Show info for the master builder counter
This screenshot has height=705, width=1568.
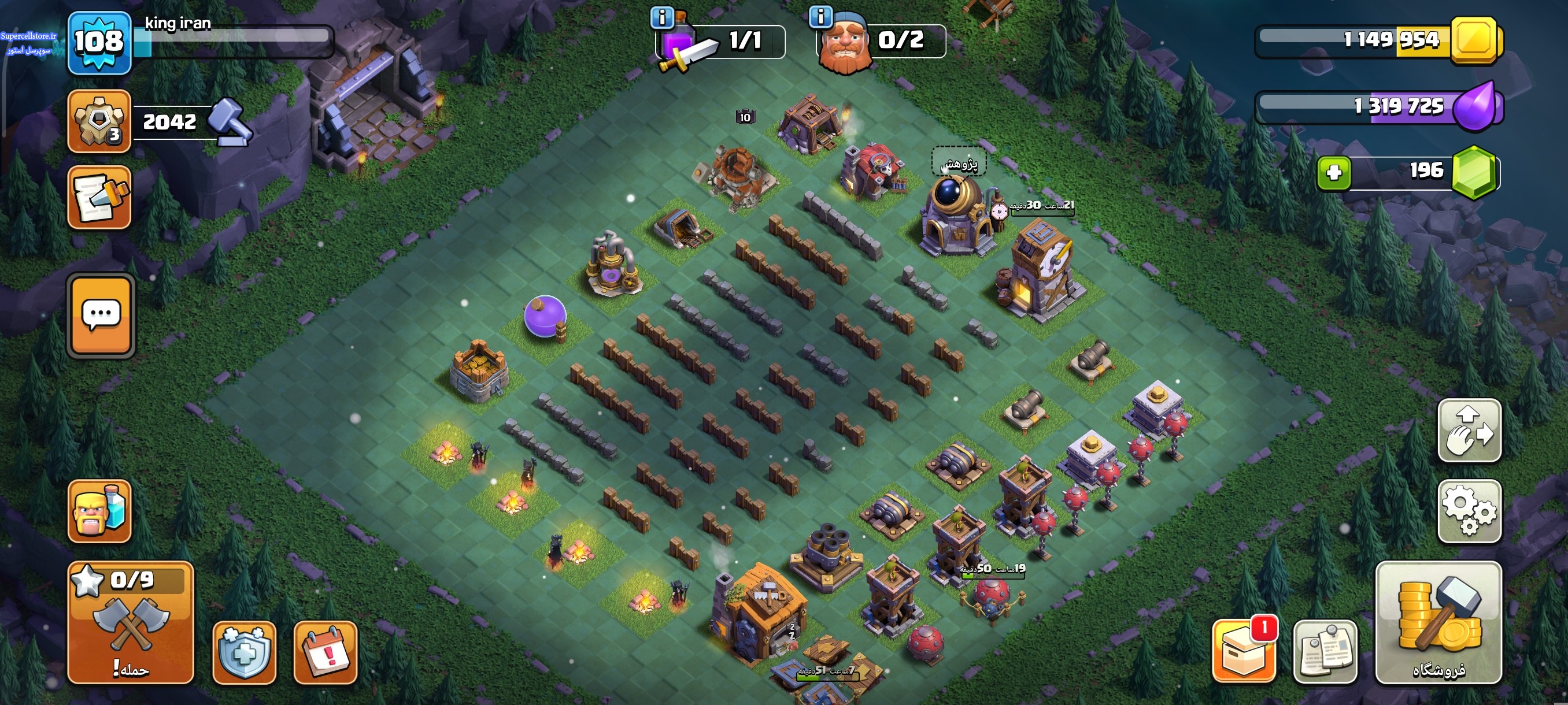pos(820,17)
